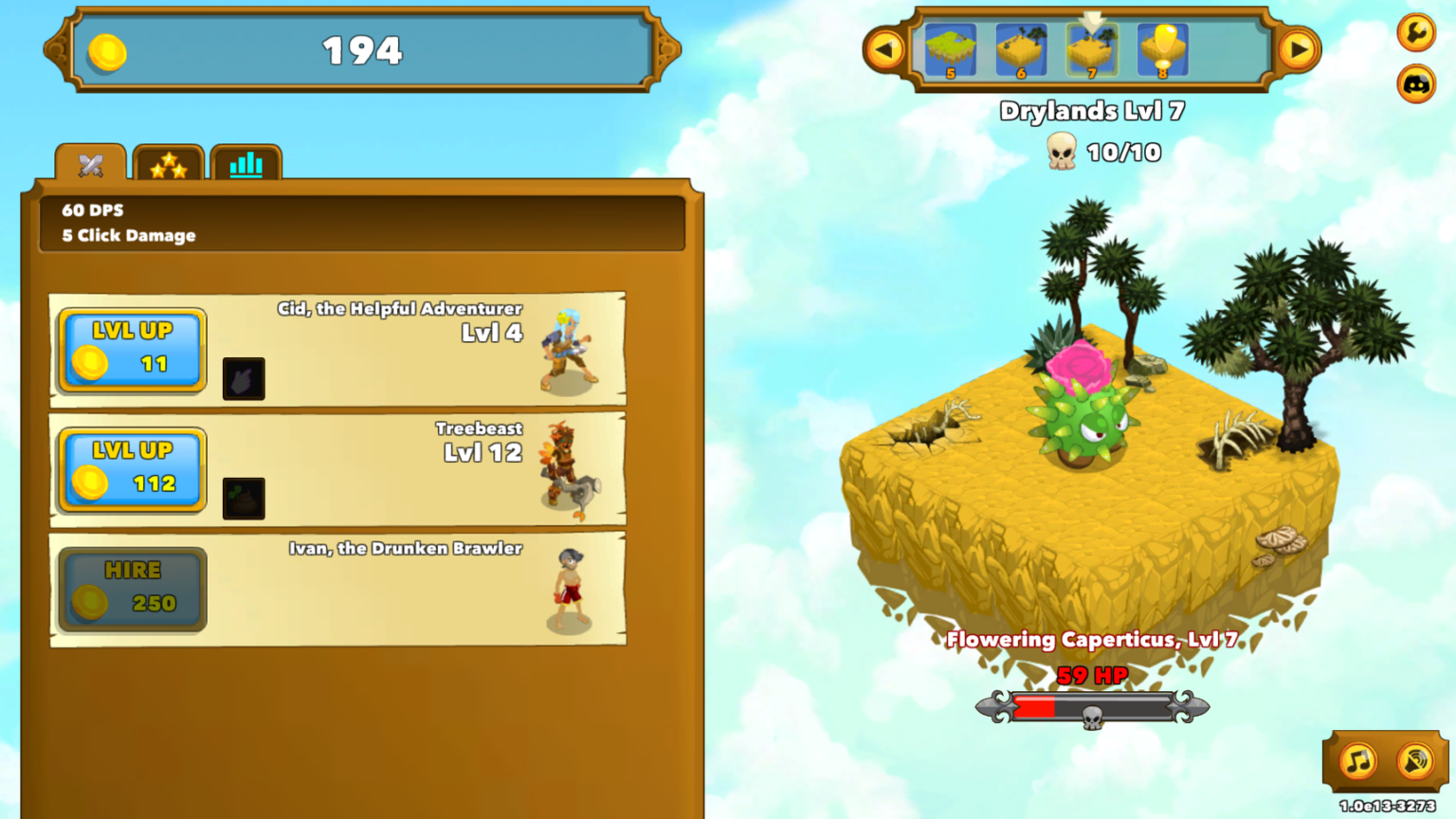1456x819 pixels.
Task: Toggle the music note button
Action: (1357, 760)
